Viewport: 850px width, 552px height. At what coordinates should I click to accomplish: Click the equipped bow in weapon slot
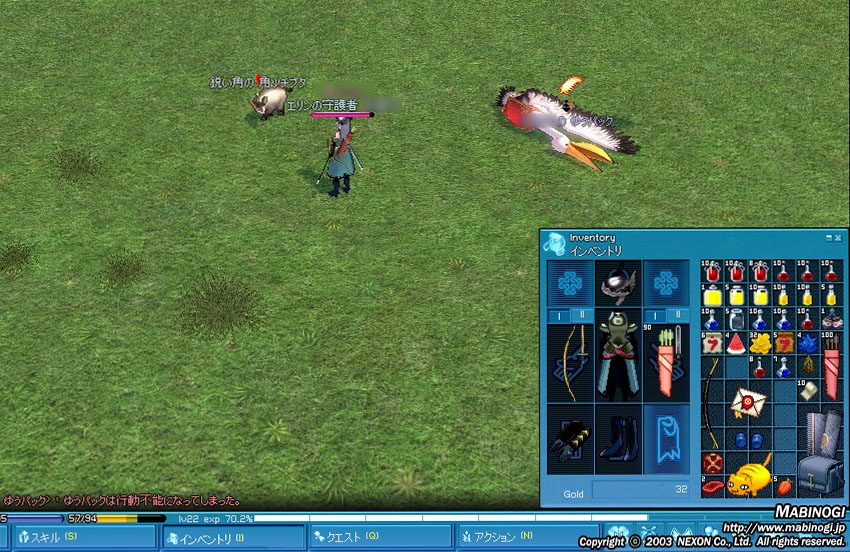[x=570, y=362]
